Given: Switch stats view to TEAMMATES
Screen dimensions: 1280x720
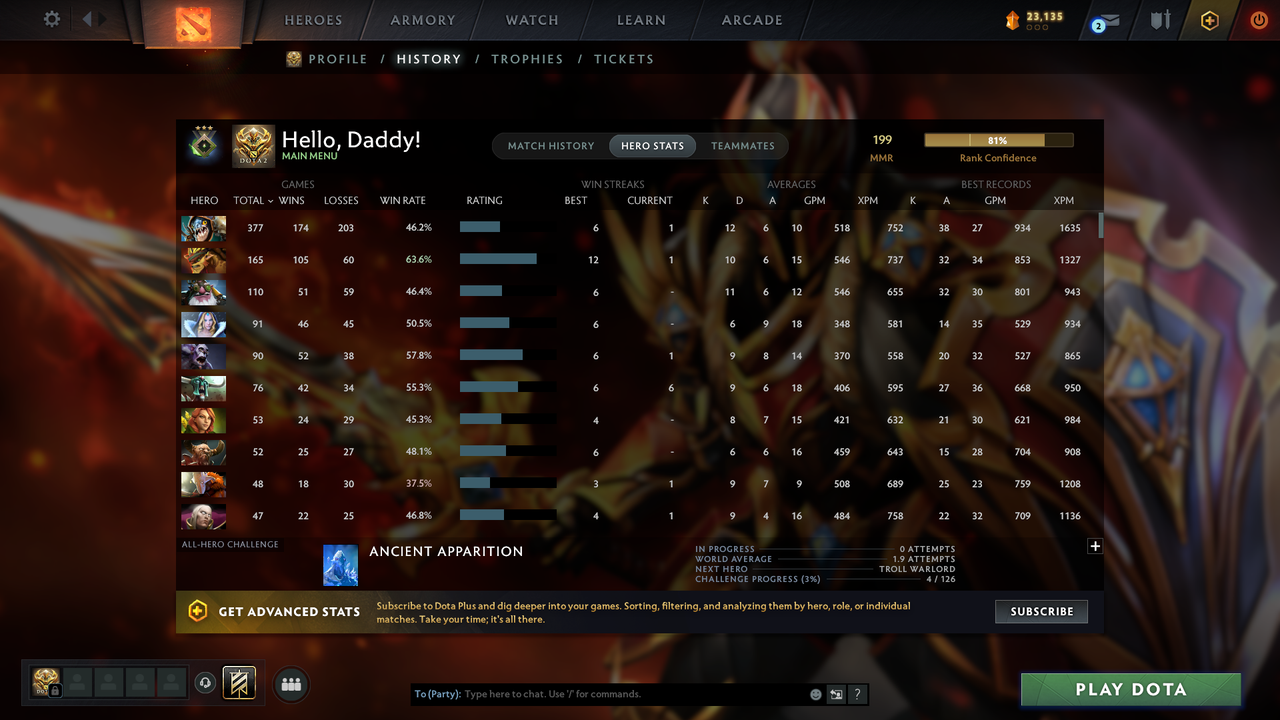Looking at the screenshot, I should 742,146.
